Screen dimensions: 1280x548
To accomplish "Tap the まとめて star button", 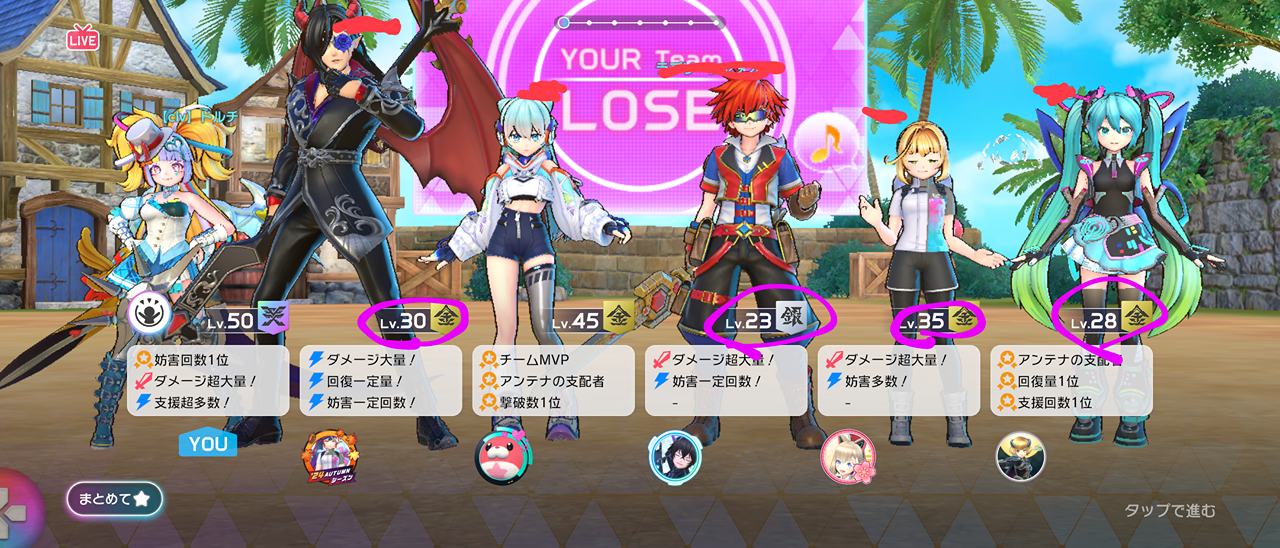I will click(114, 499).
